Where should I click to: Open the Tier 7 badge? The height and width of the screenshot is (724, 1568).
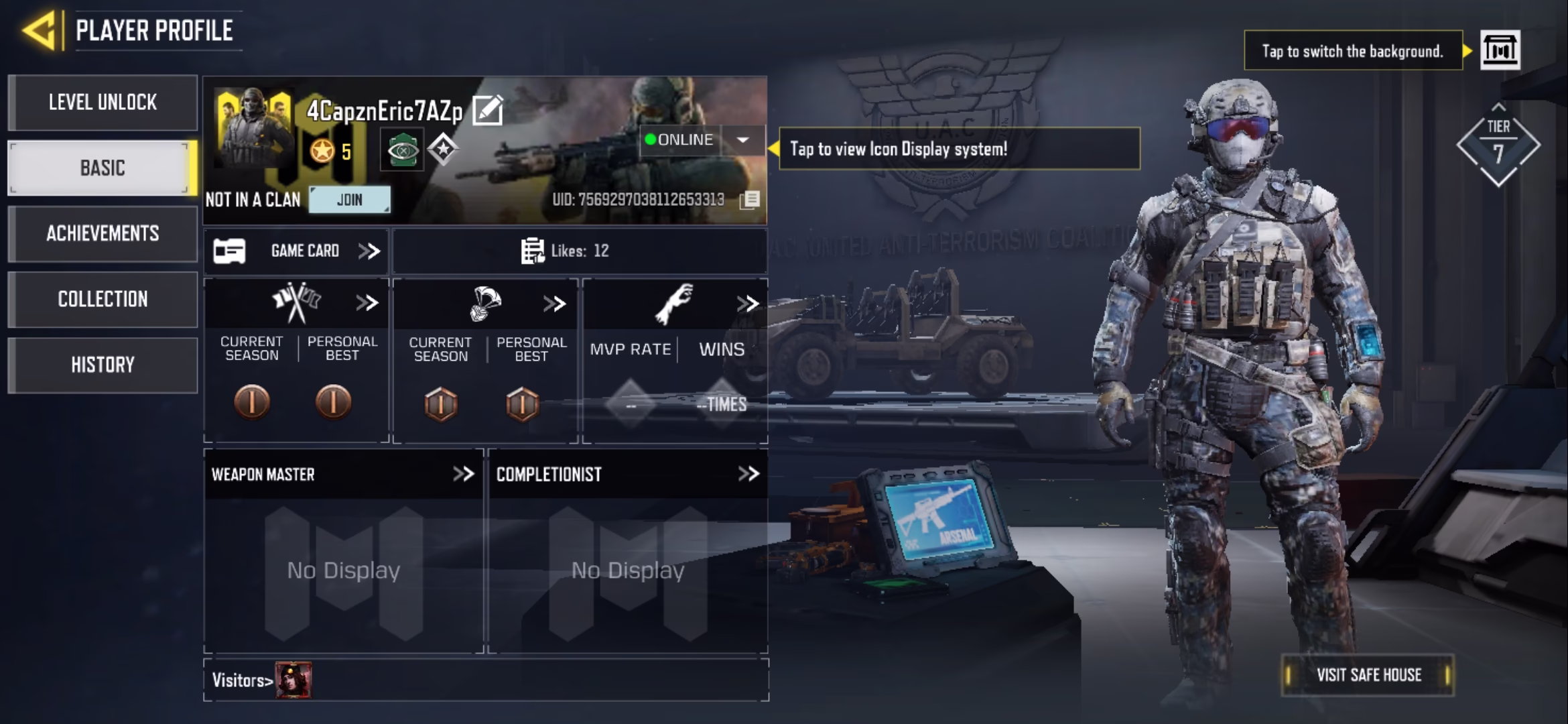[1498, 144]
